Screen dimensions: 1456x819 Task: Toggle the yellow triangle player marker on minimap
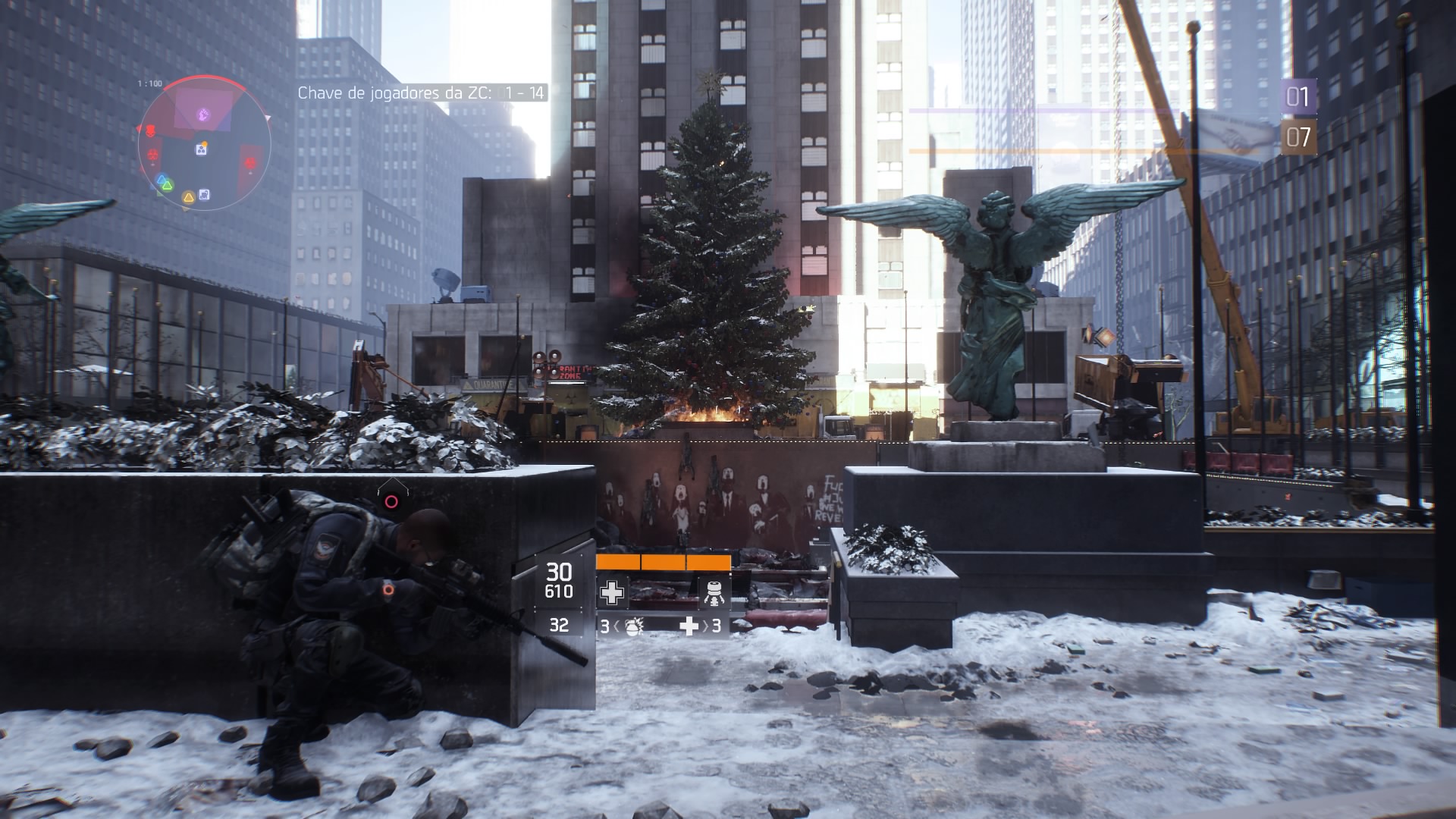189,196
